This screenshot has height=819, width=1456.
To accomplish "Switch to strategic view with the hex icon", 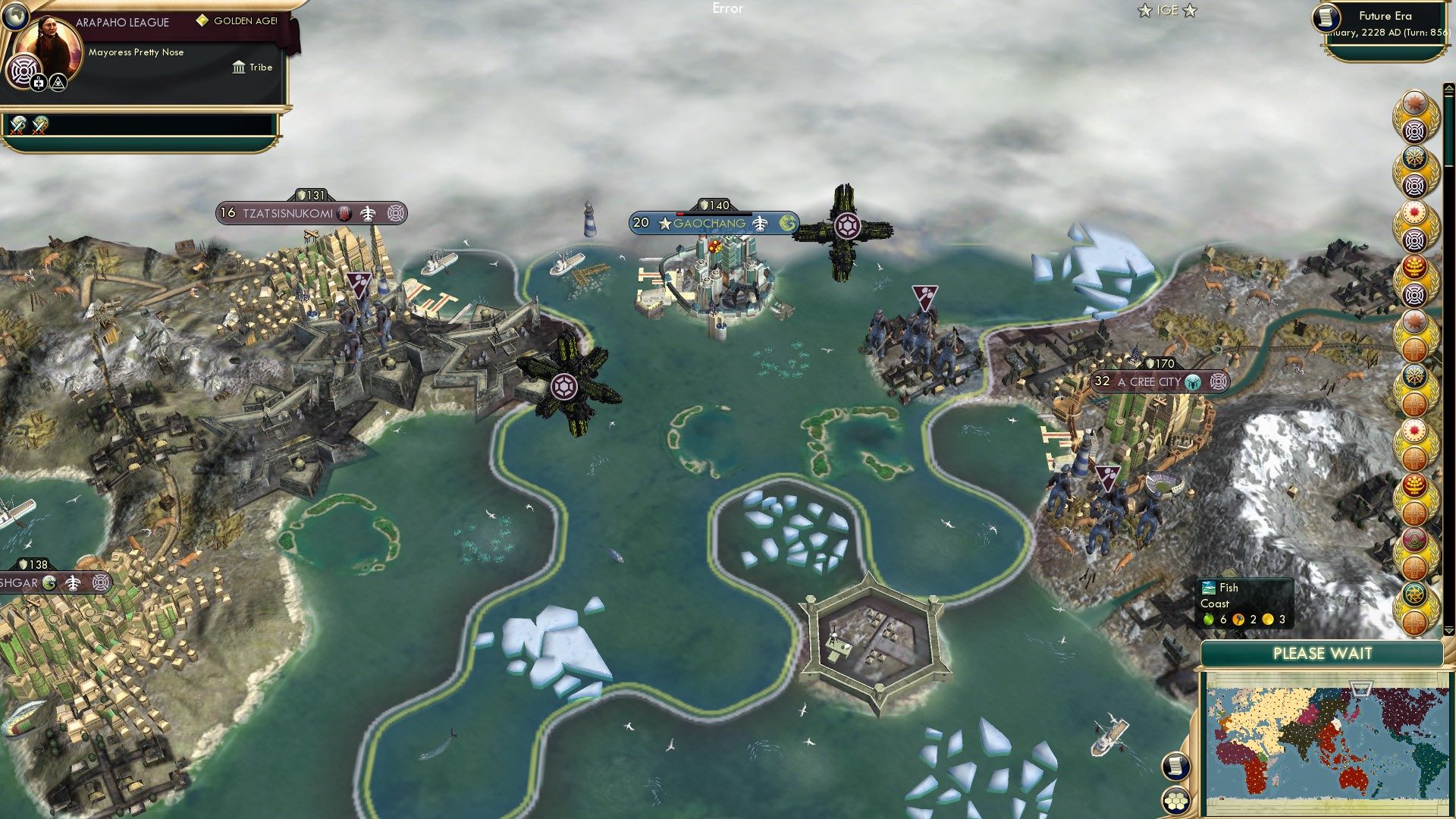I will click(x=1176, y=801).
